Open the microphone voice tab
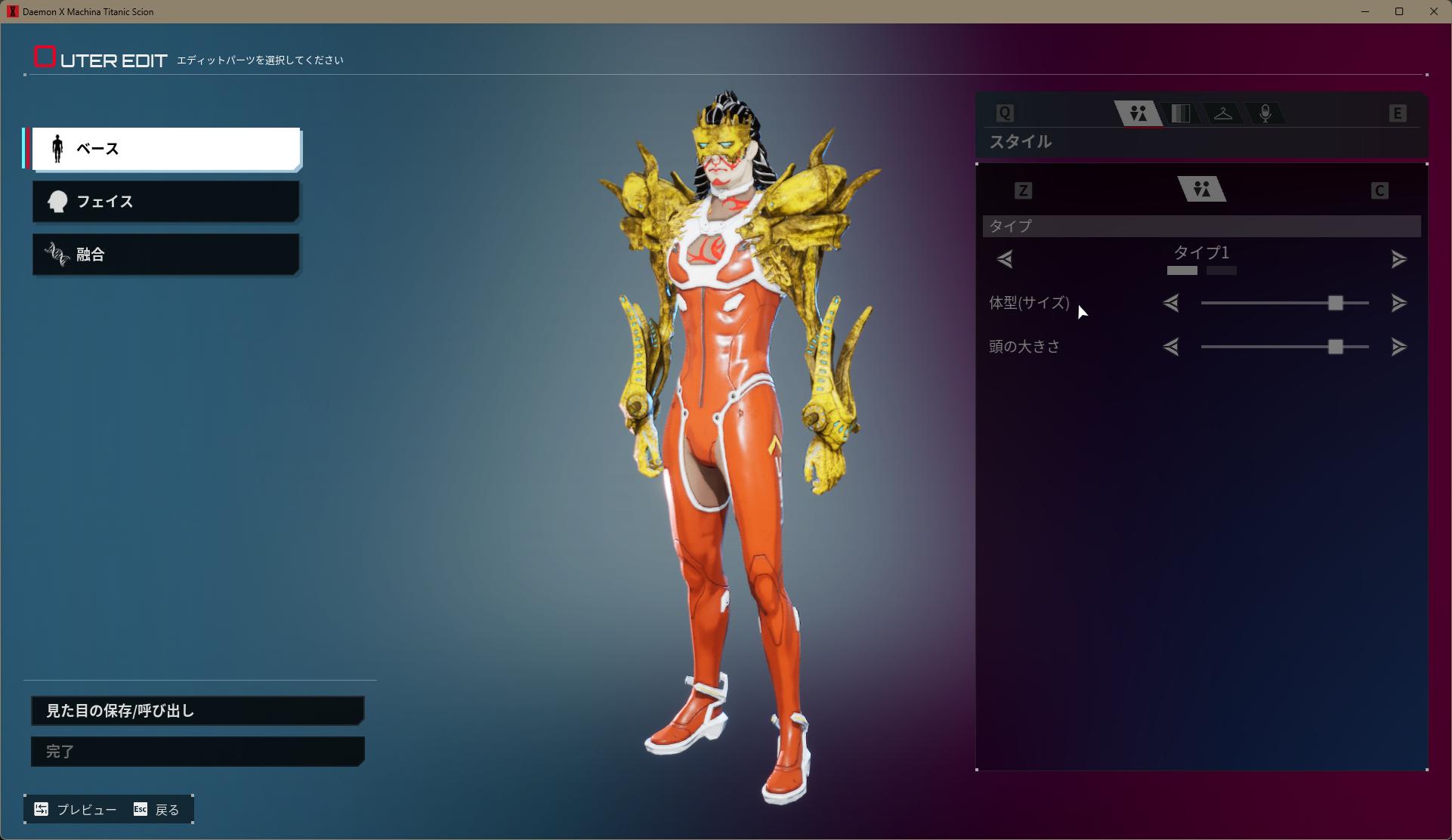 [1265, 114]
